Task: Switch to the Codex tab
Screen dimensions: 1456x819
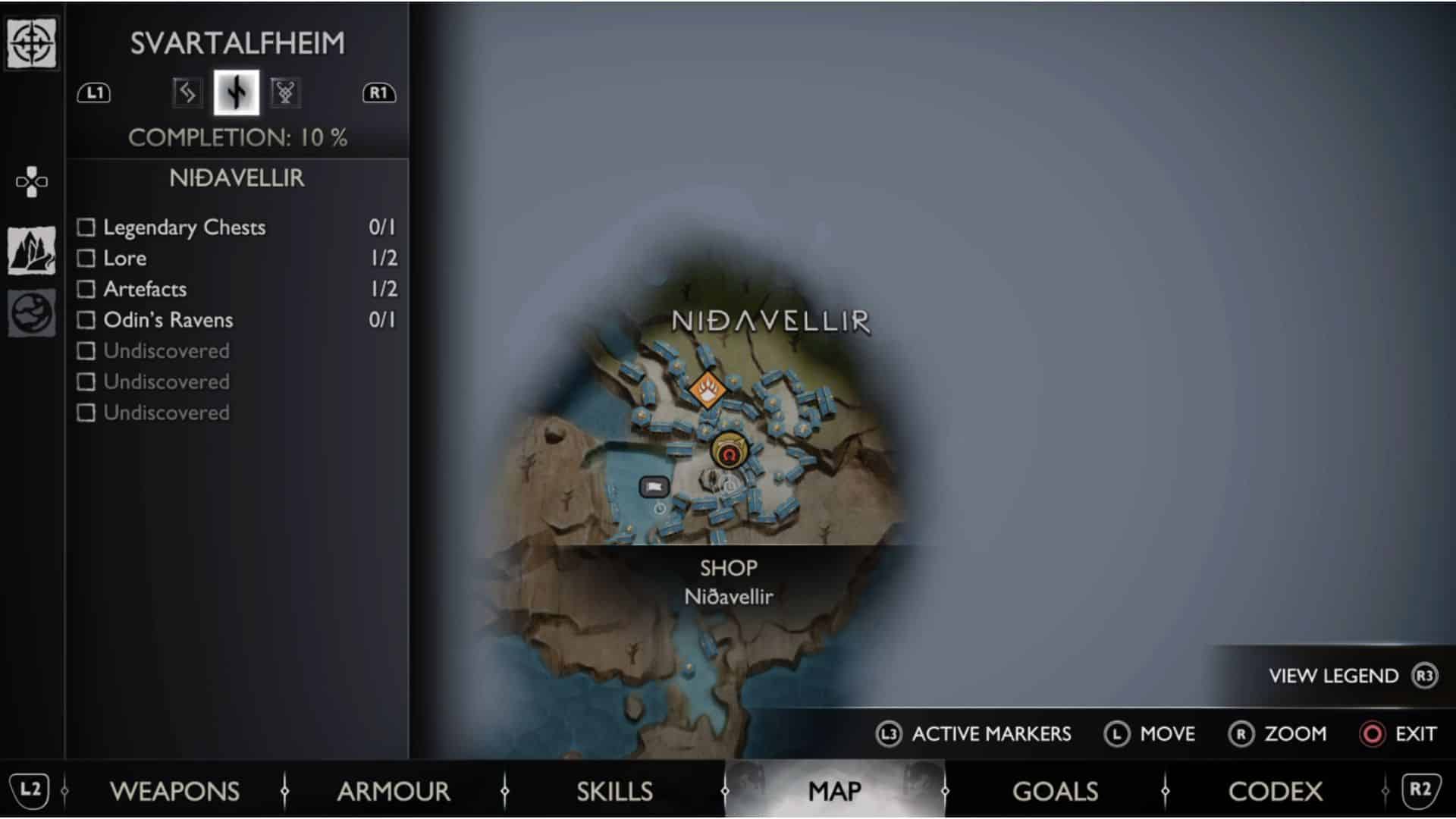Action: click(1275, 791)
